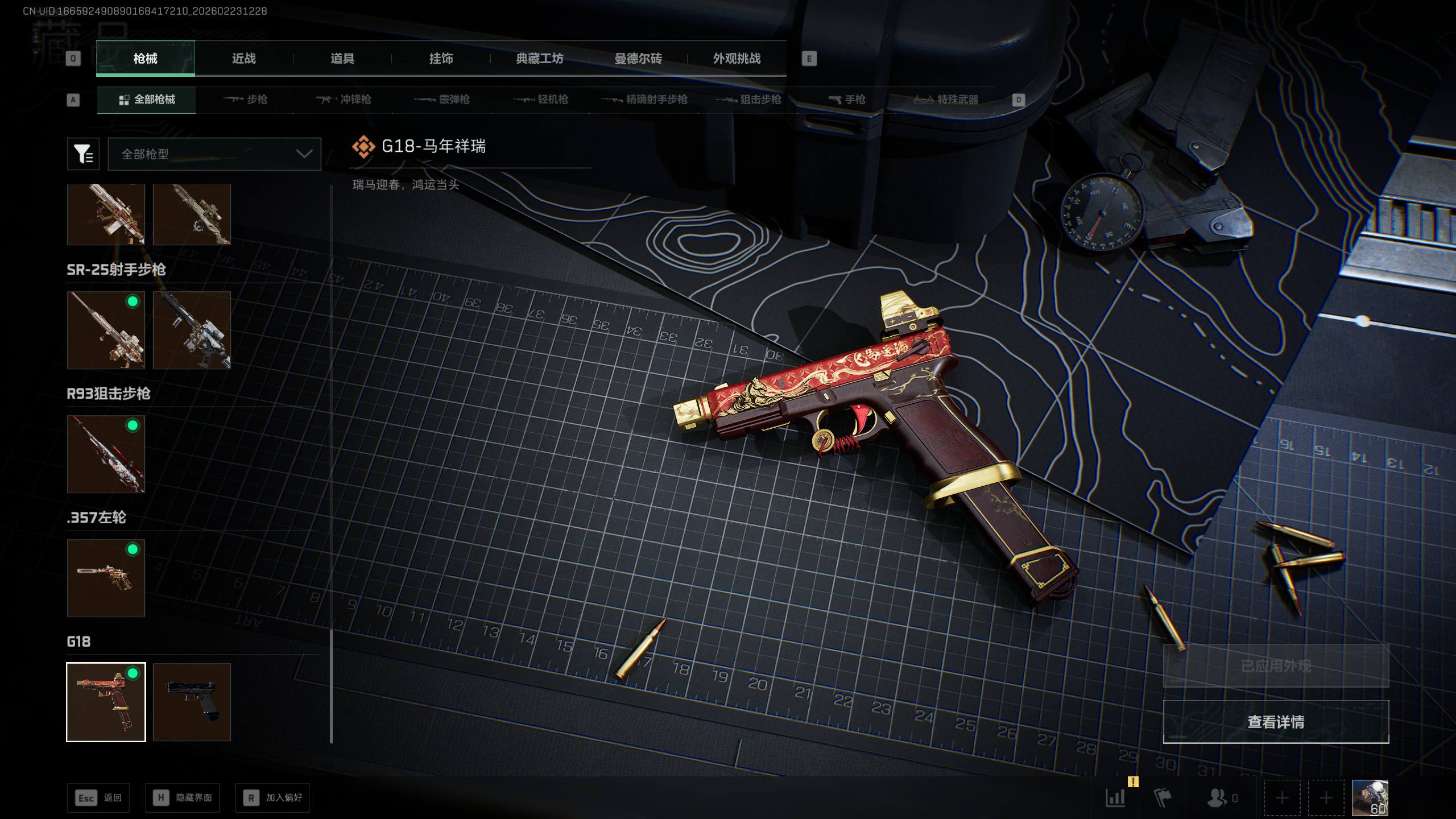
Task: Click the filter funnel icon button
Action: tap(83, 154)
